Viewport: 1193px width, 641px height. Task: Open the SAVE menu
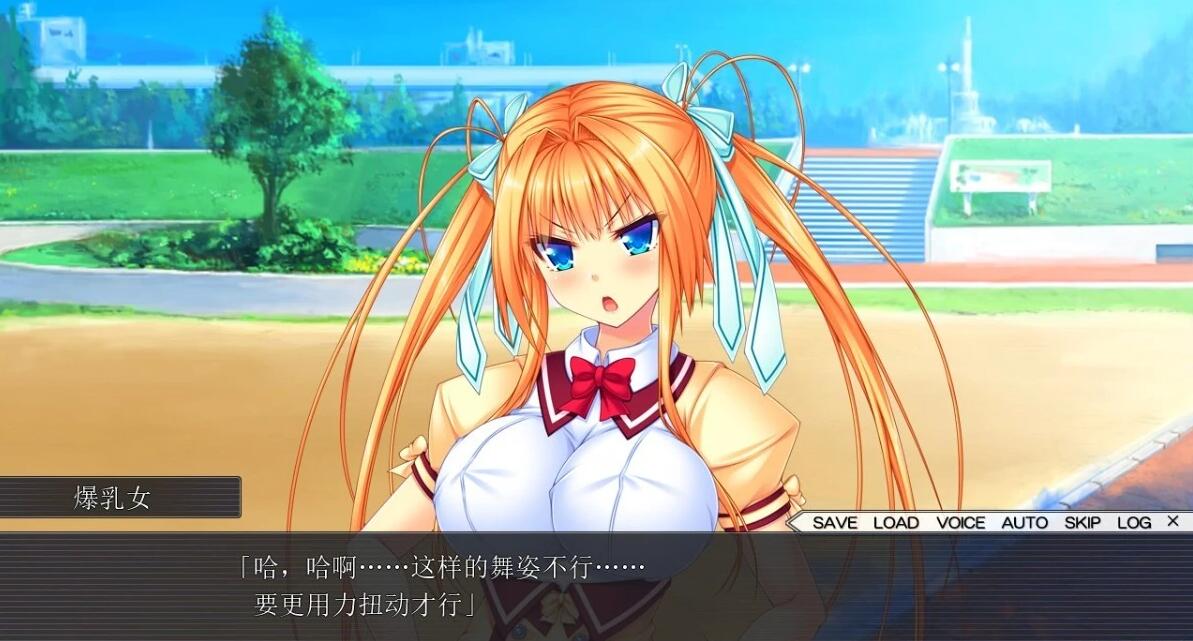pyautogui.click(x=834, y=522)
